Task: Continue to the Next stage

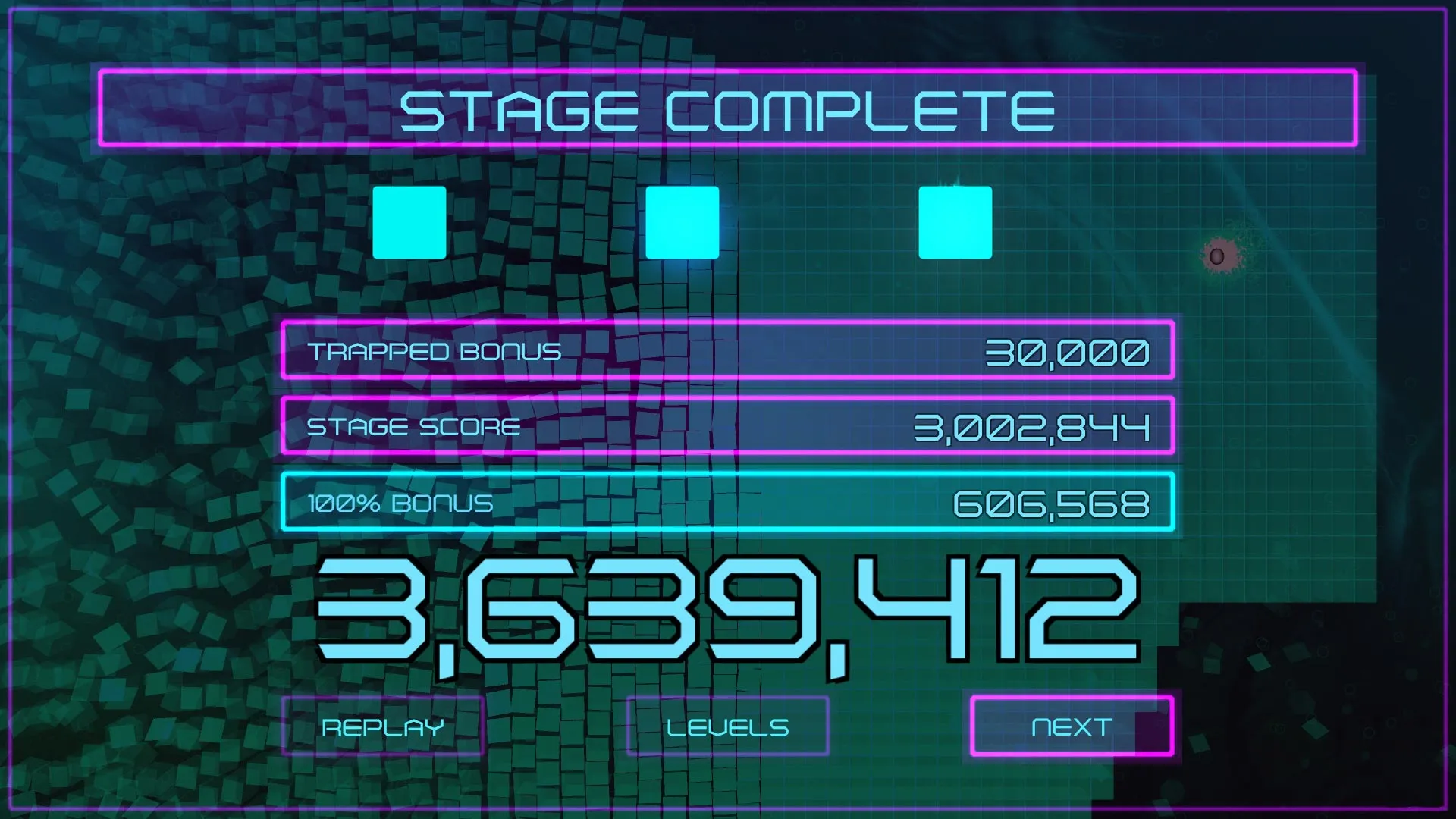Action: point(1072,726)
